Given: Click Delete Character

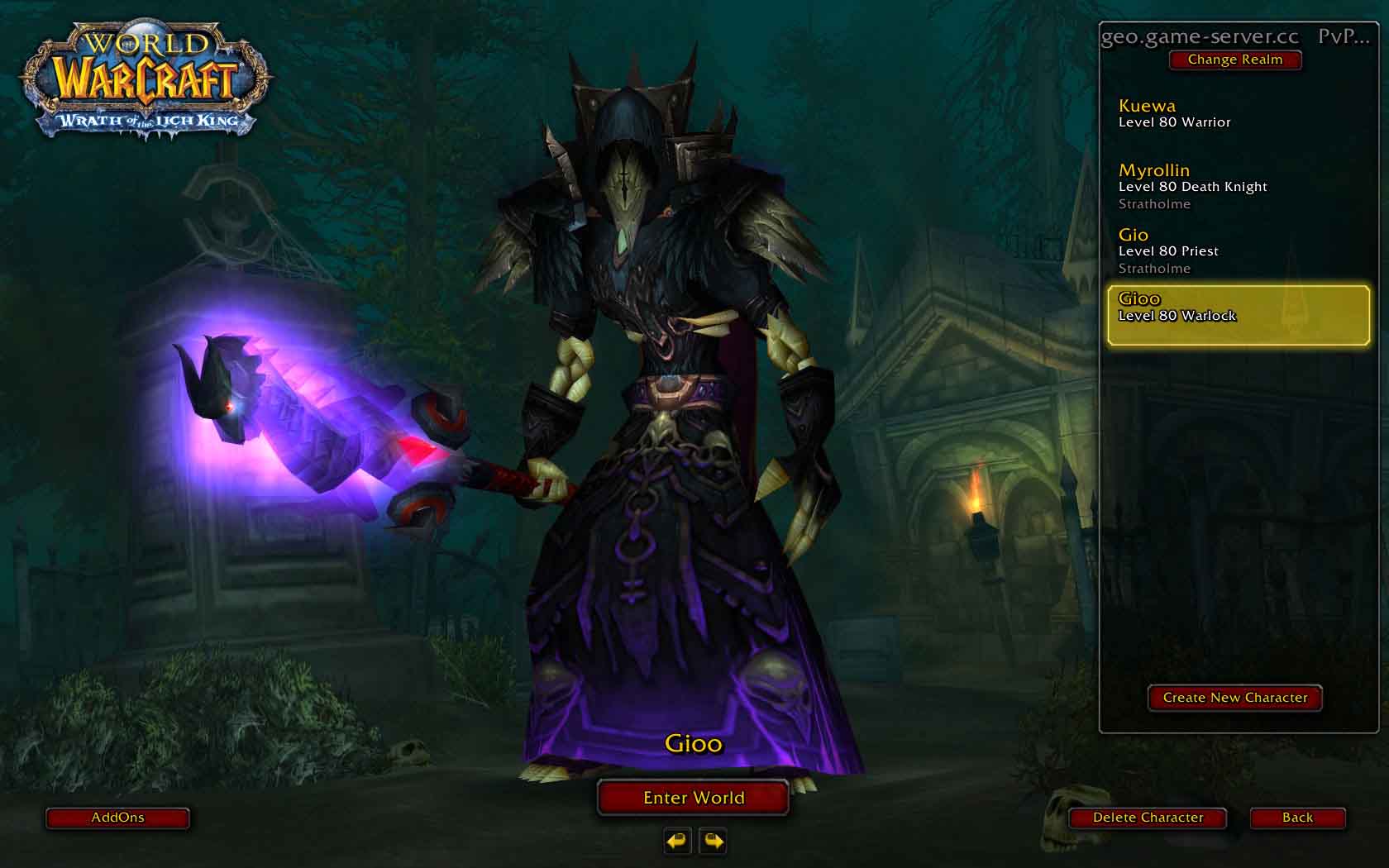Looking at the screenshot, I should coord(1148,818).
